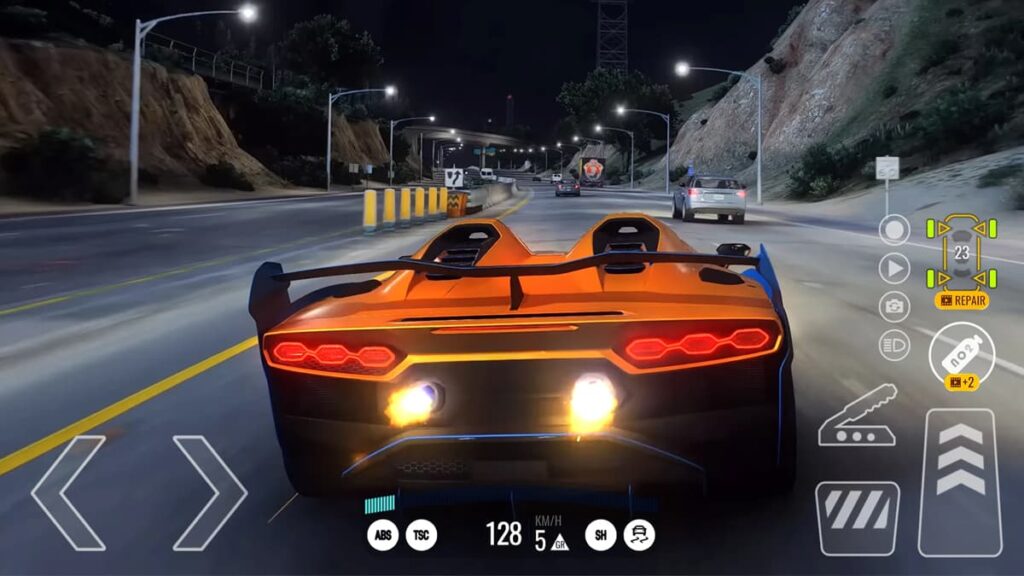Activate the NO2 nitro boost
1024x576 pixels.
[x=961, y=350]
